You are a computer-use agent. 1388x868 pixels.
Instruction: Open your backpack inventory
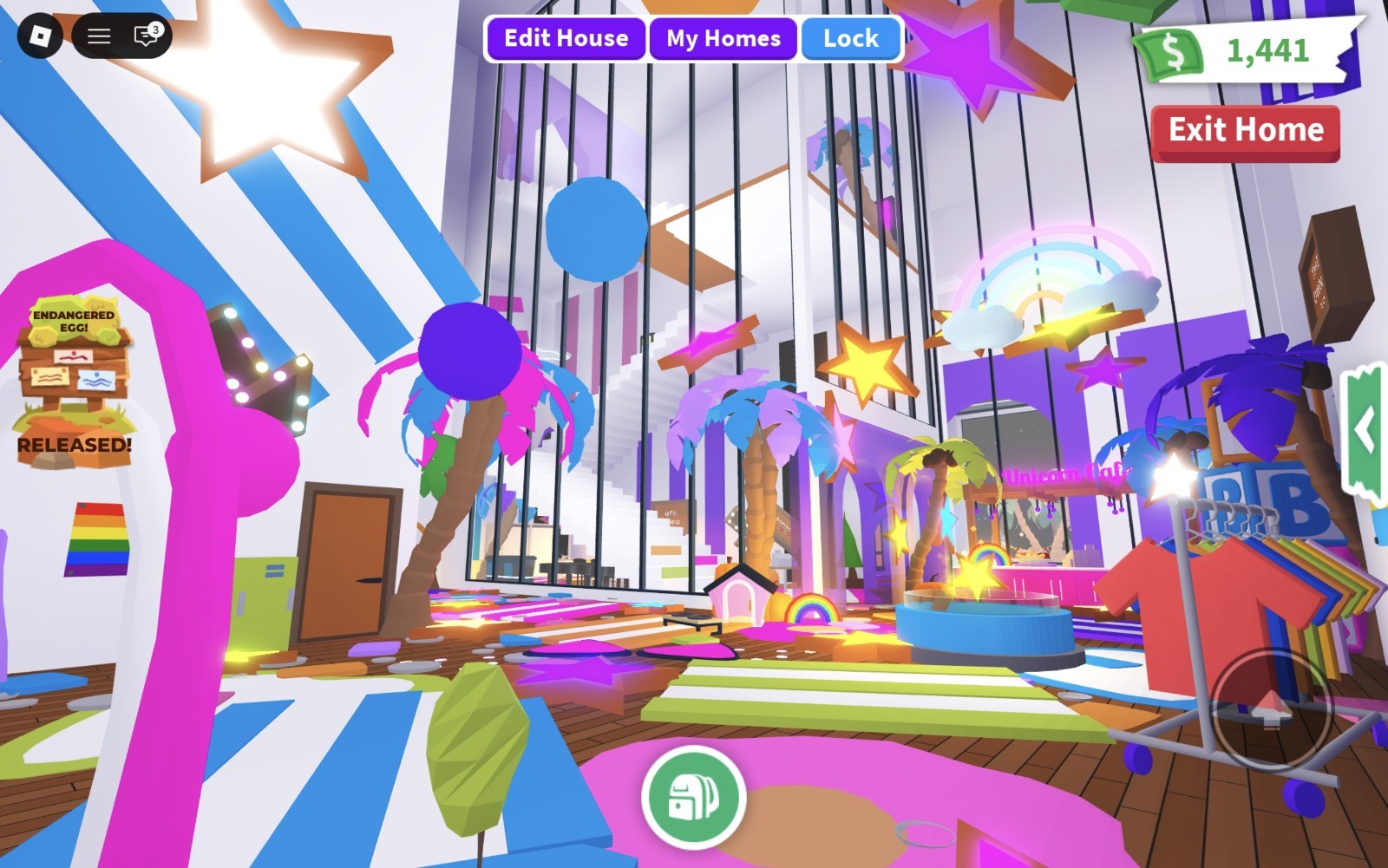693,798
